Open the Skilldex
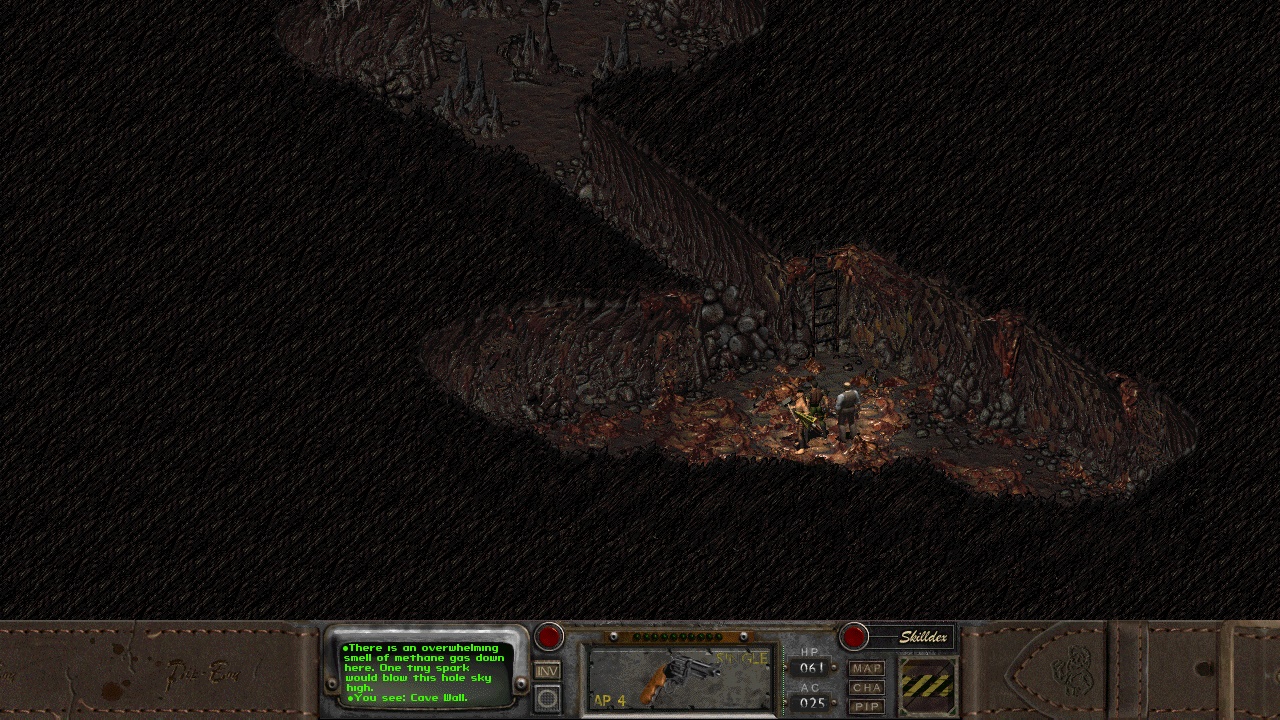 tap(854, 636)
